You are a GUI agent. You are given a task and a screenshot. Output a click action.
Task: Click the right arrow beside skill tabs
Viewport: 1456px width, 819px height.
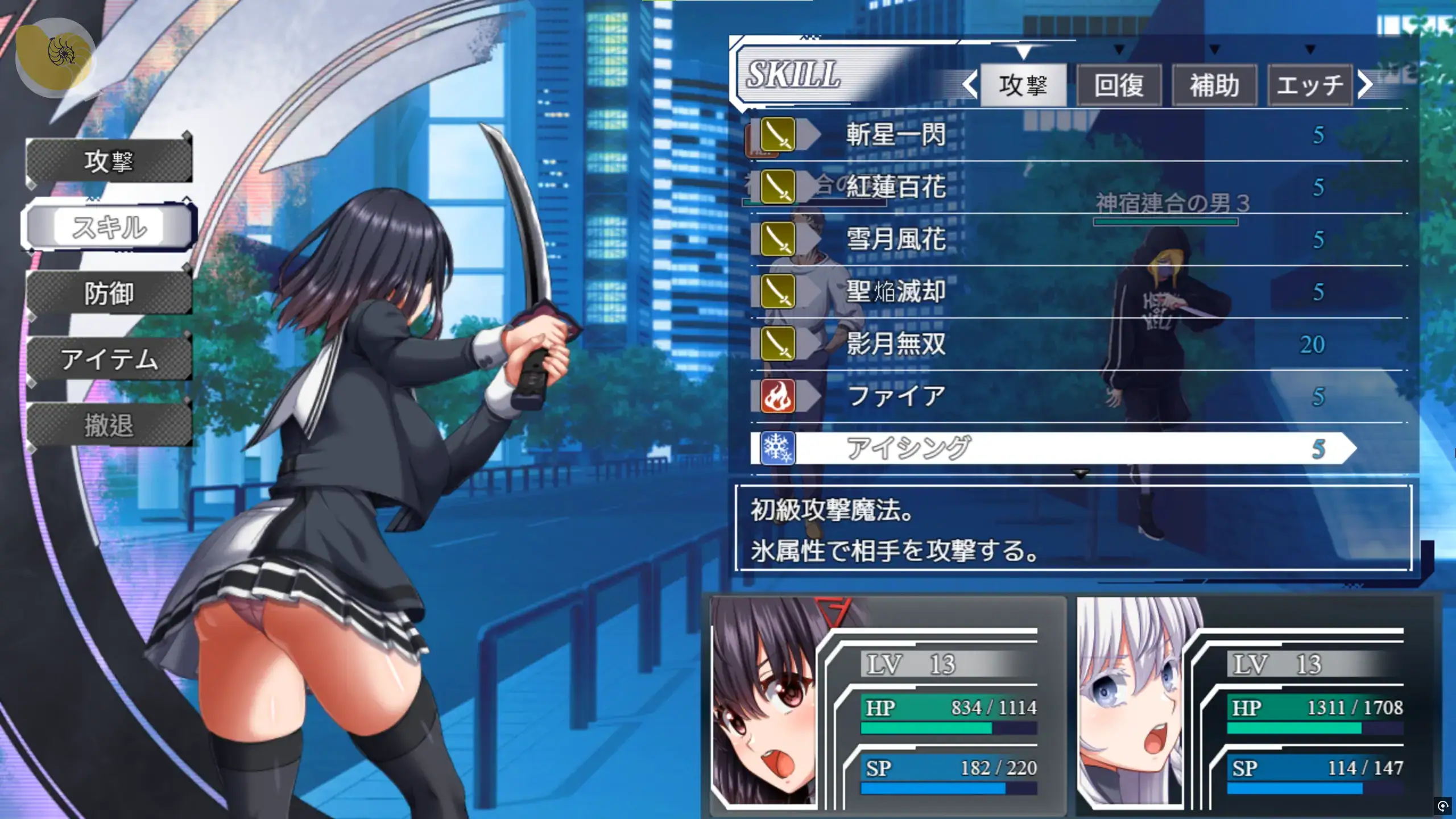click(1366, 85)
